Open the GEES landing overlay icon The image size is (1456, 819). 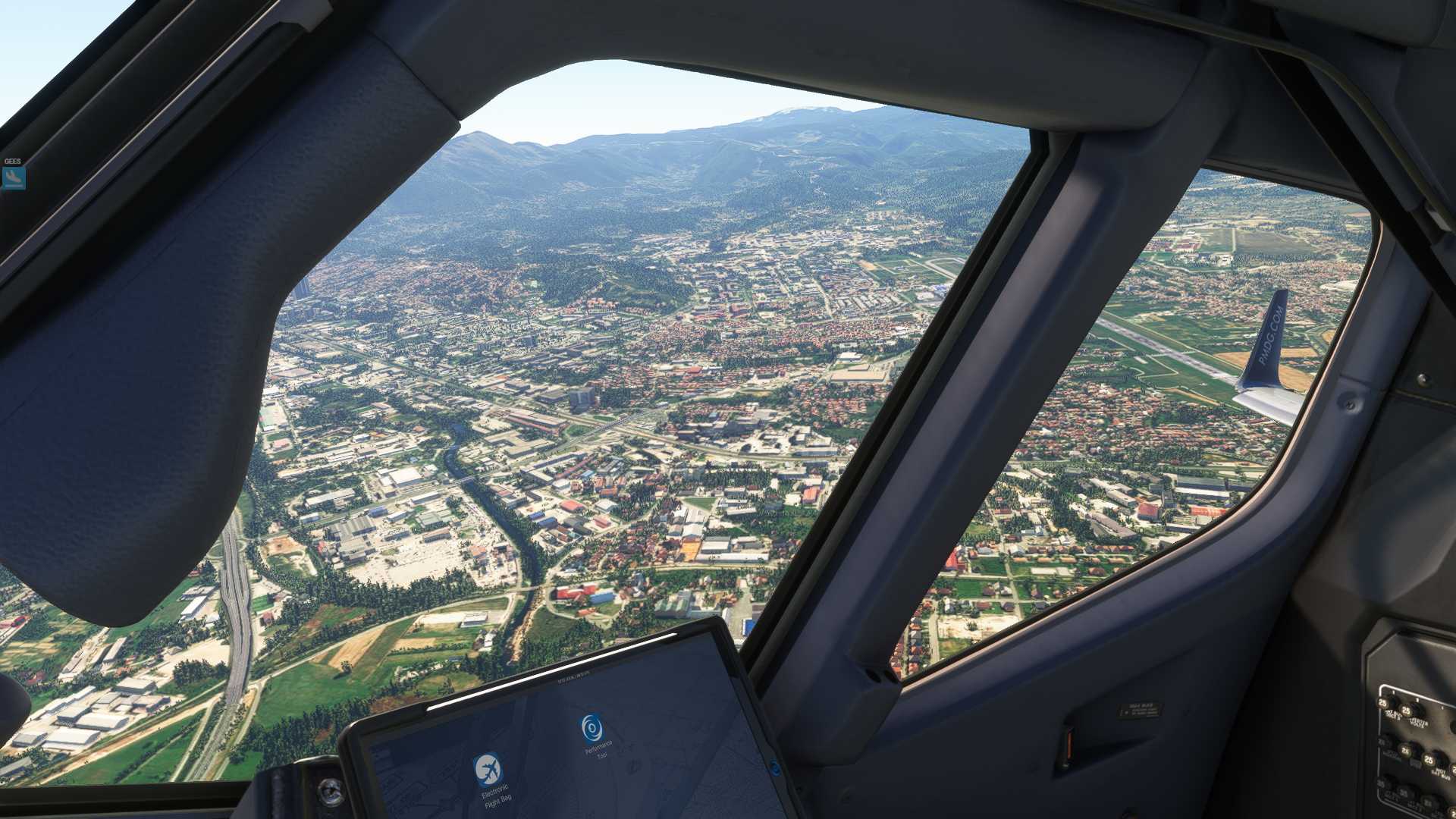coord(14,177)
